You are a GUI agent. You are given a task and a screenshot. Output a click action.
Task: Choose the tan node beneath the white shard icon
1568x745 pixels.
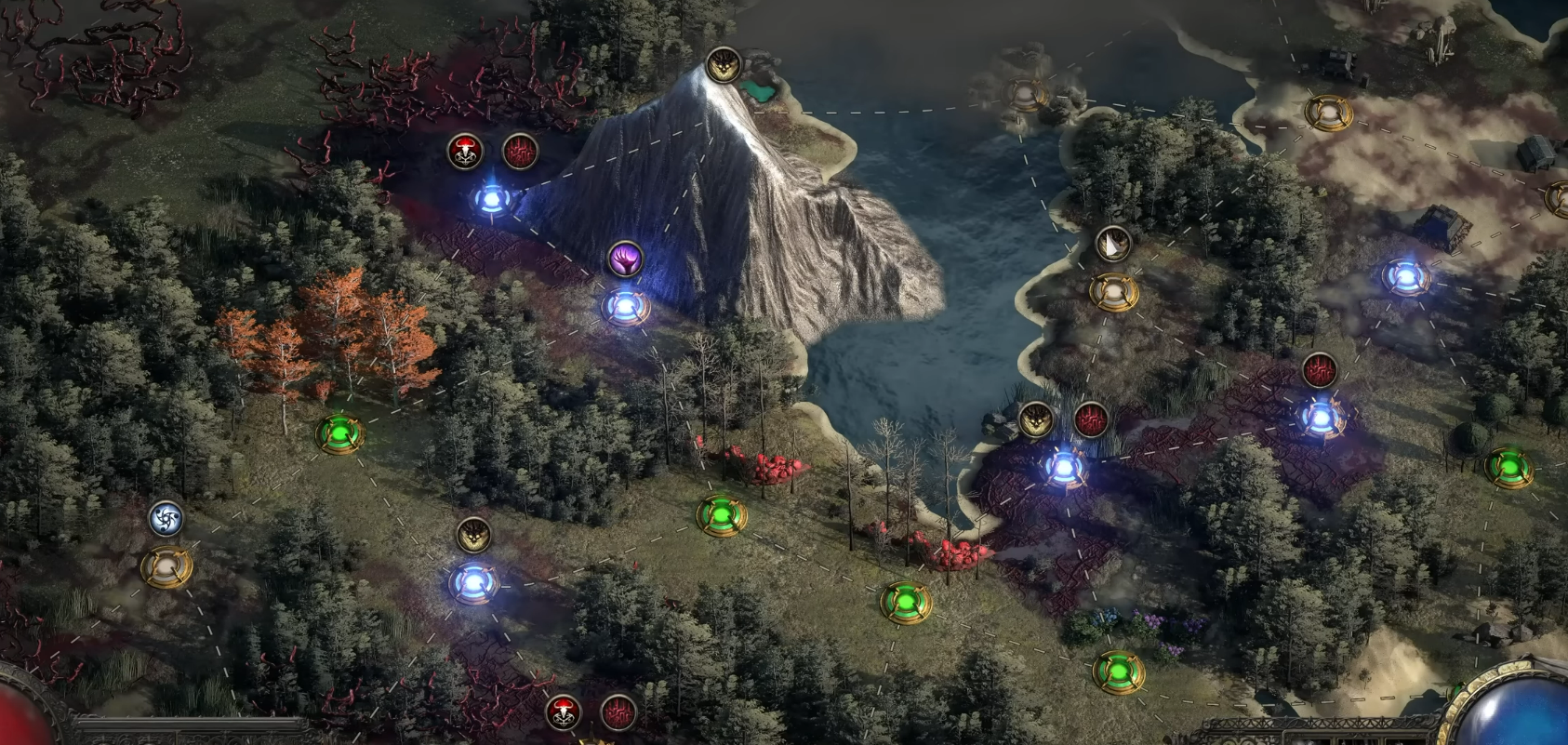(1112, 292)
